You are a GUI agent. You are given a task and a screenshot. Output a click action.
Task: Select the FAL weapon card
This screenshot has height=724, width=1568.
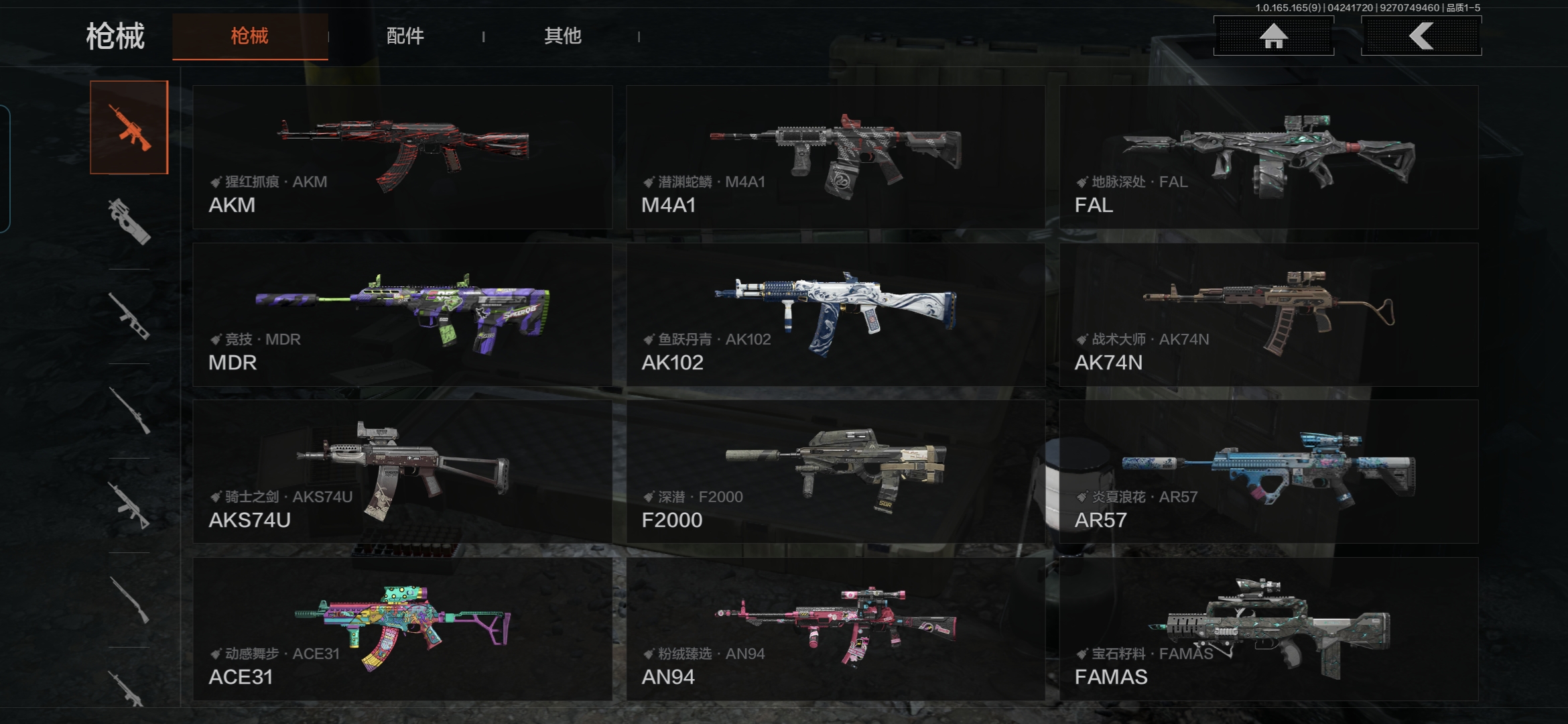point(1268,157)
